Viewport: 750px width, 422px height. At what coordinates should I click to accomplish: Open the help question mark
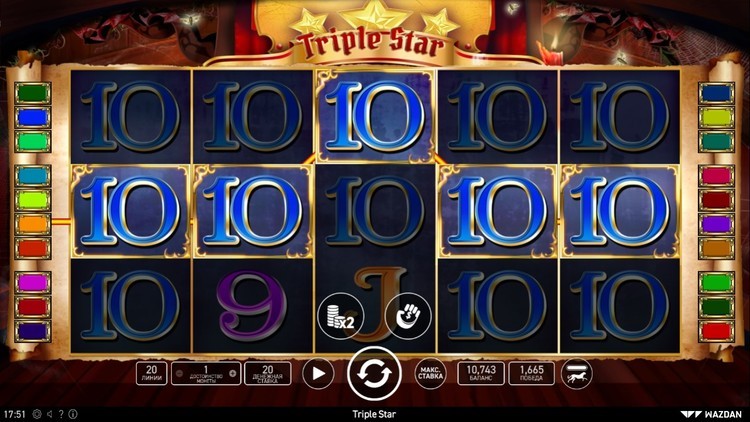tap(61, 414)
